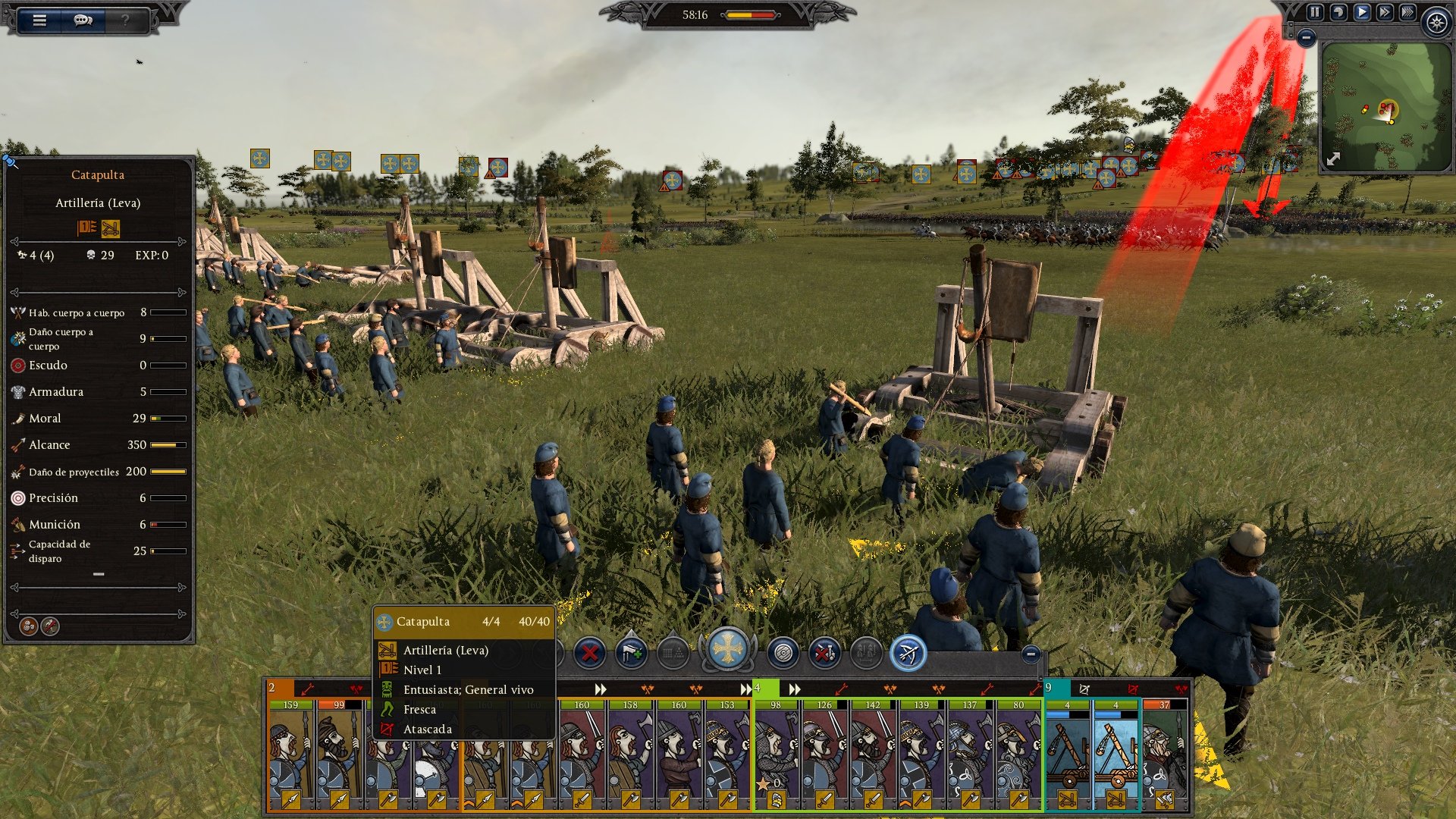1456x819 pixels.
Task: Collapse the minimap with the minus button
Action: coord(1306,37)
